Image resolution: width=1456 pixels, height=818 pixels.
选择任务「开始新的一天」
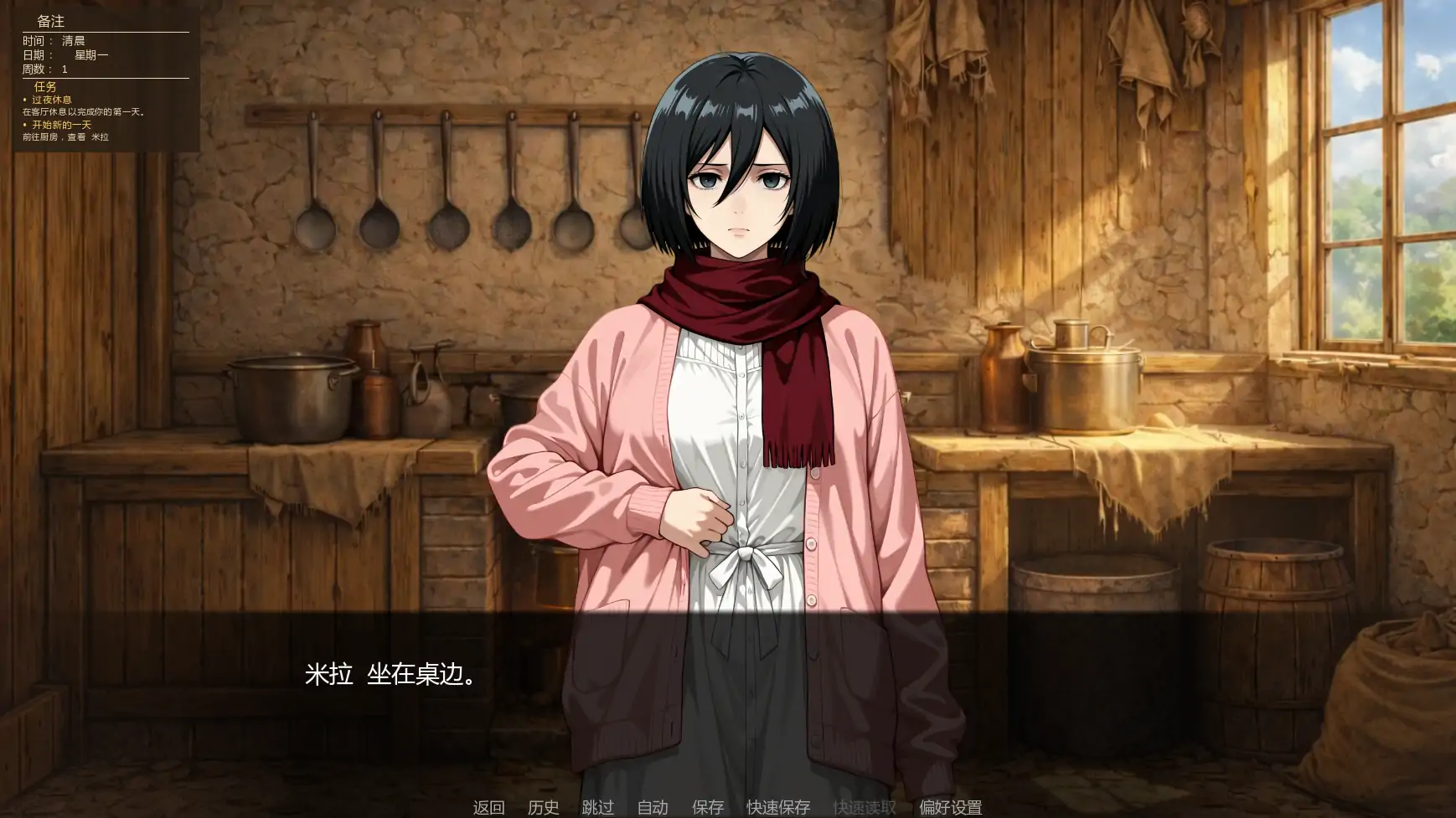point(62,124)
